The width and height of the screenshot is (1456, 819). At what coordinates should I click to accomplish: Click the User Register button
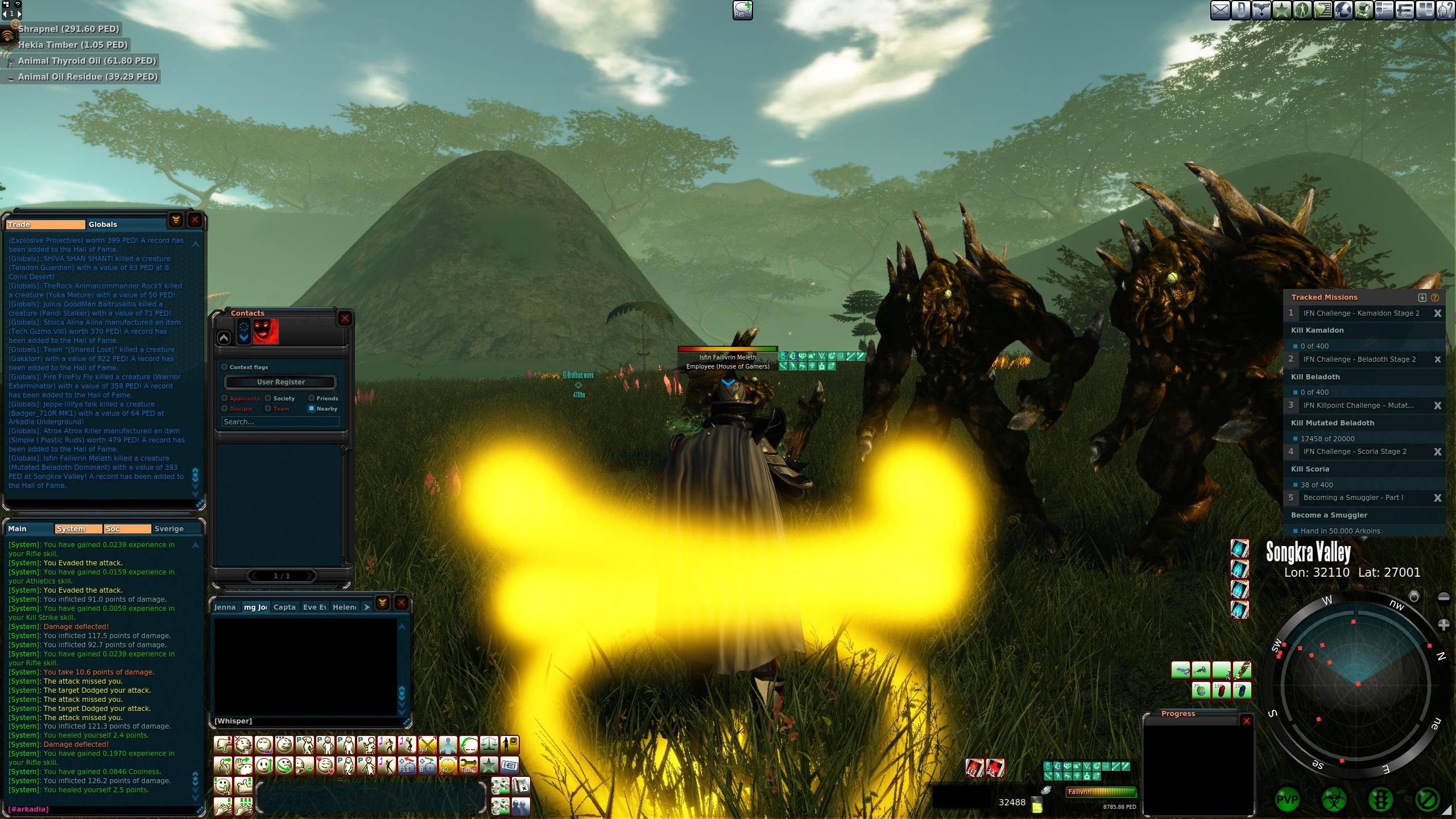[x=280, y=382]
